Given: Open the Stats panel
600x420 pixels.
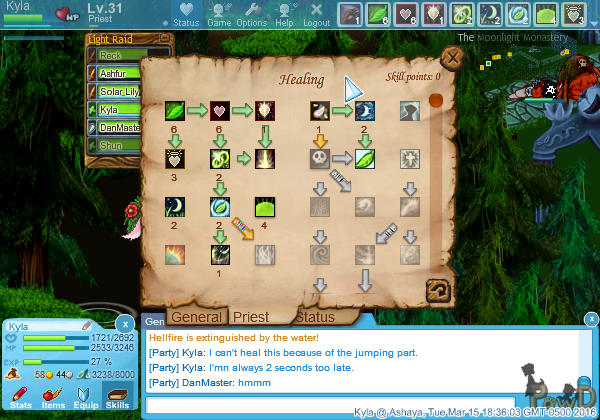Looking at the screenshot, I should point(20,398).
